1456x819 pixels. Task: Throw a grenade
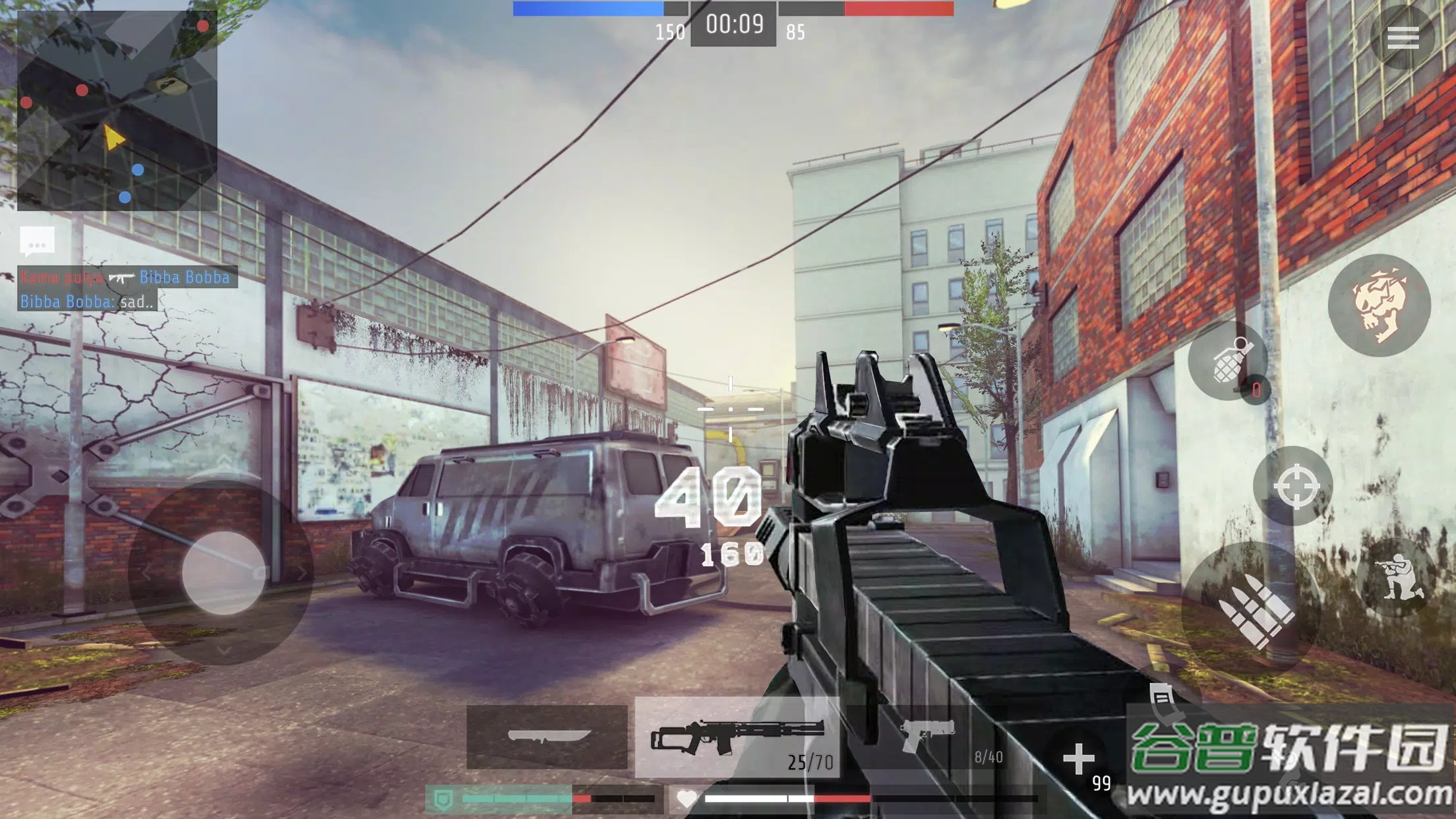1228,361
